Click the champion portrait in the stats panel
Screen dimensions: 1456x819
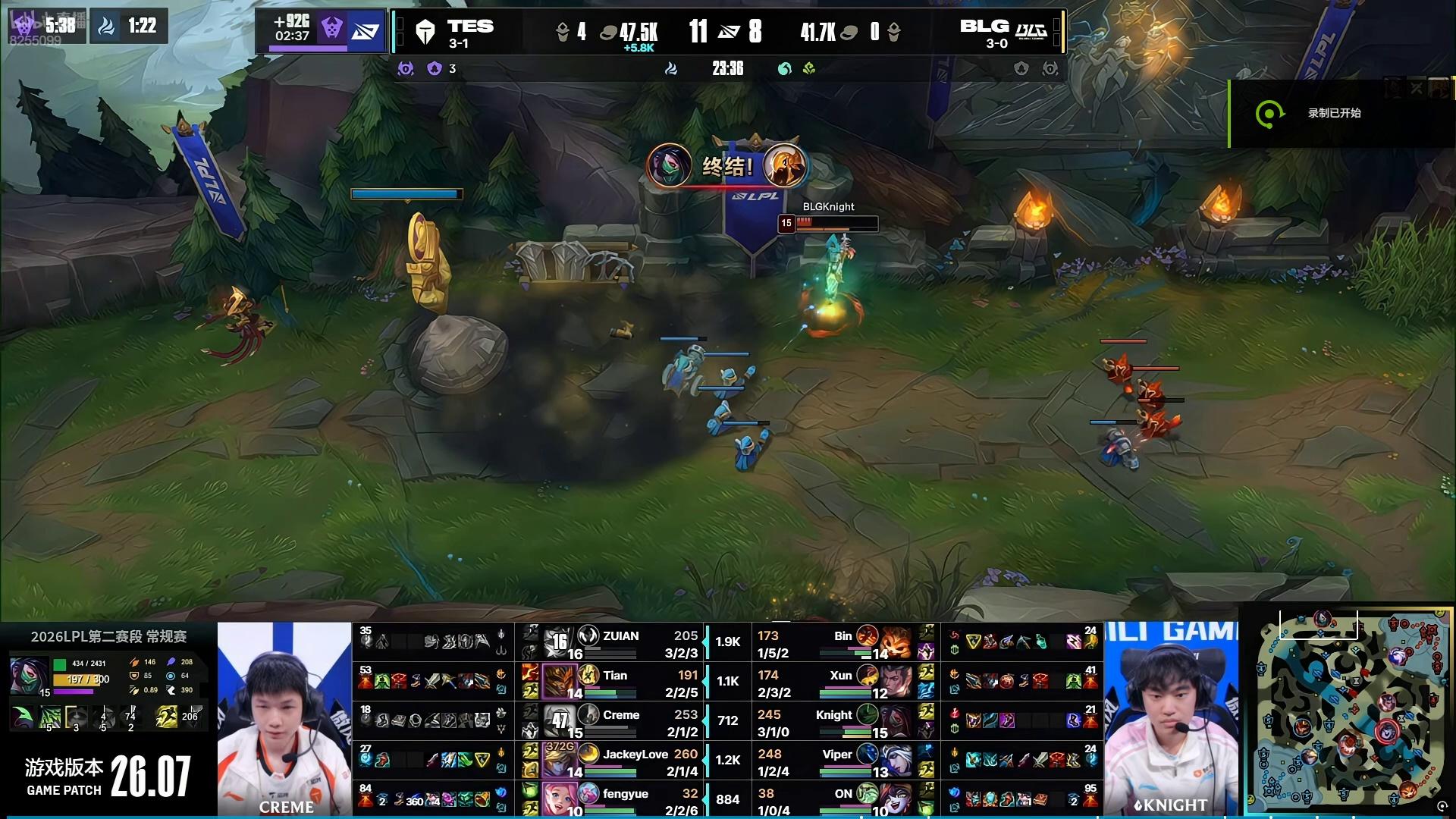pyautogui.click(x=30, y=676)
